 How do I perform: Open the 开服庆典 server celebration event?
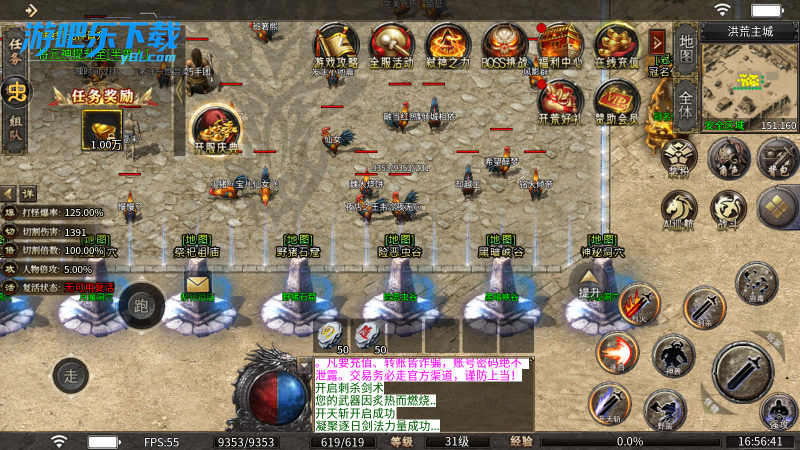pos(216,128)
